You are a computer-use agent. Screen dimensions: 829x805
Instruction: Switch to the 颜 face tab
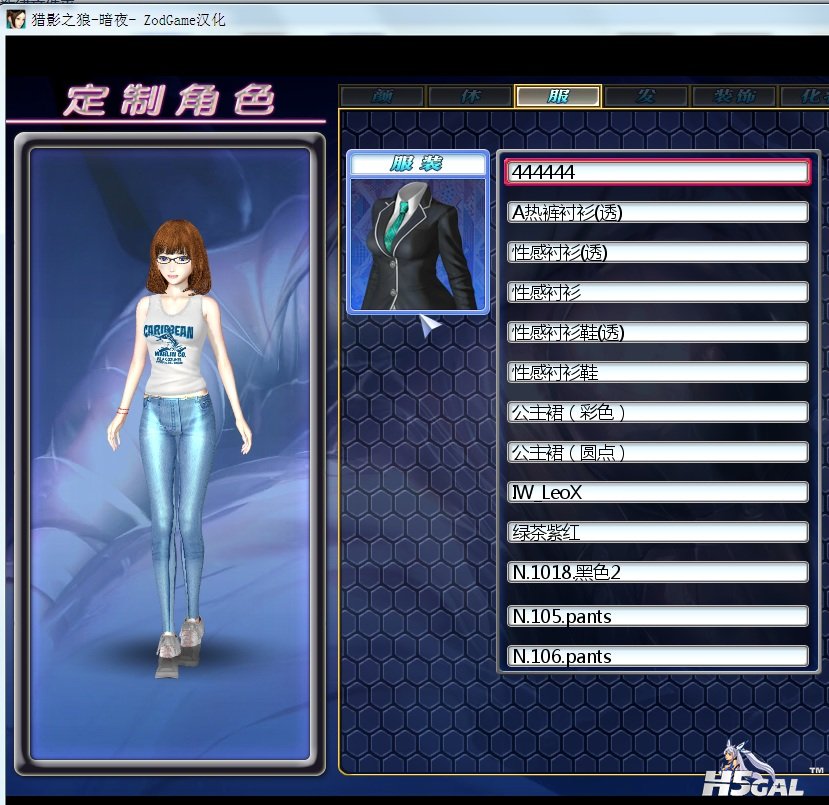tap(382, 96)
